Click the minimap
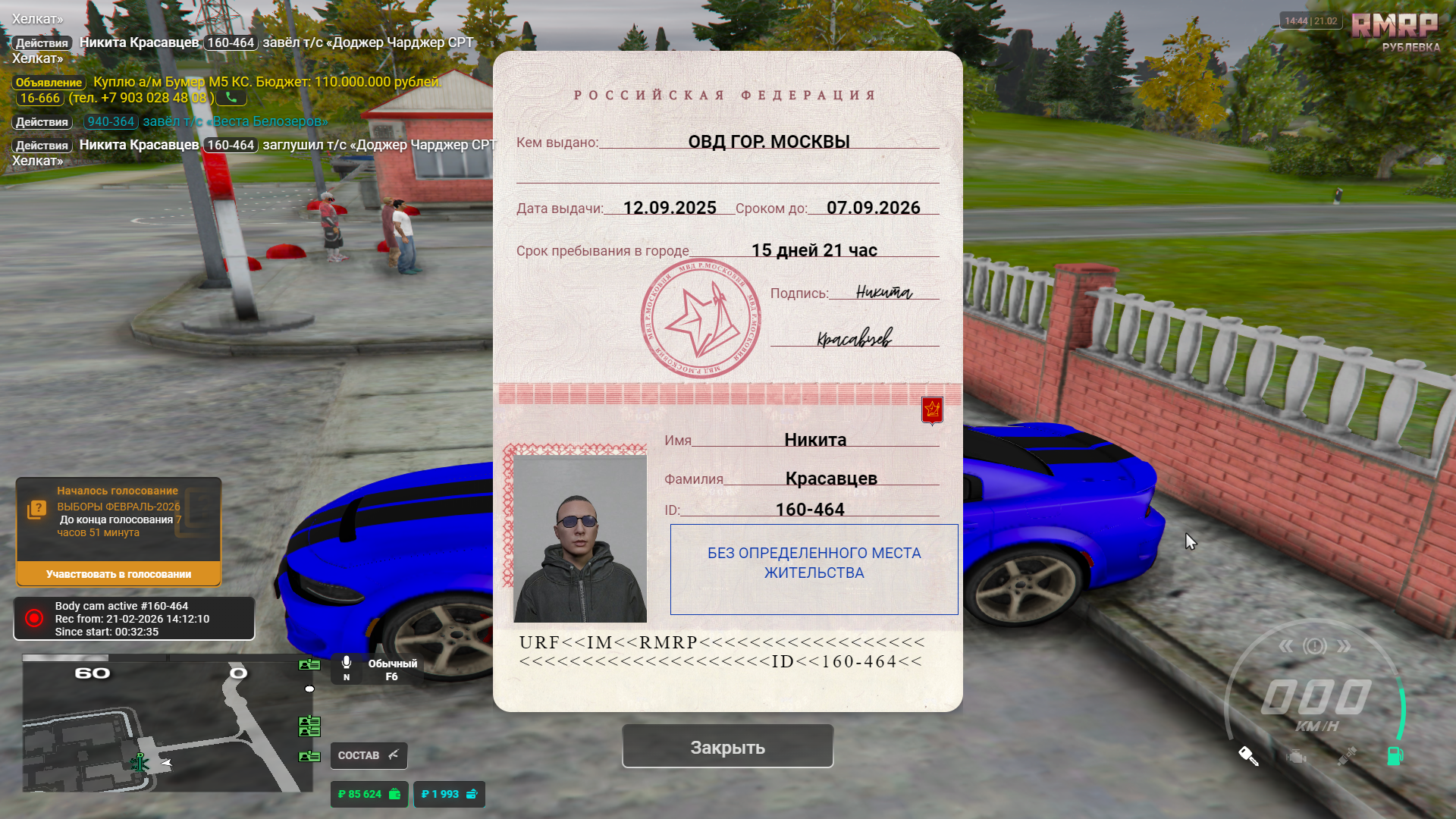Image resolution: width=1456 pixels, height=819 pixels. pyautogui.click(x=167, y=723)
